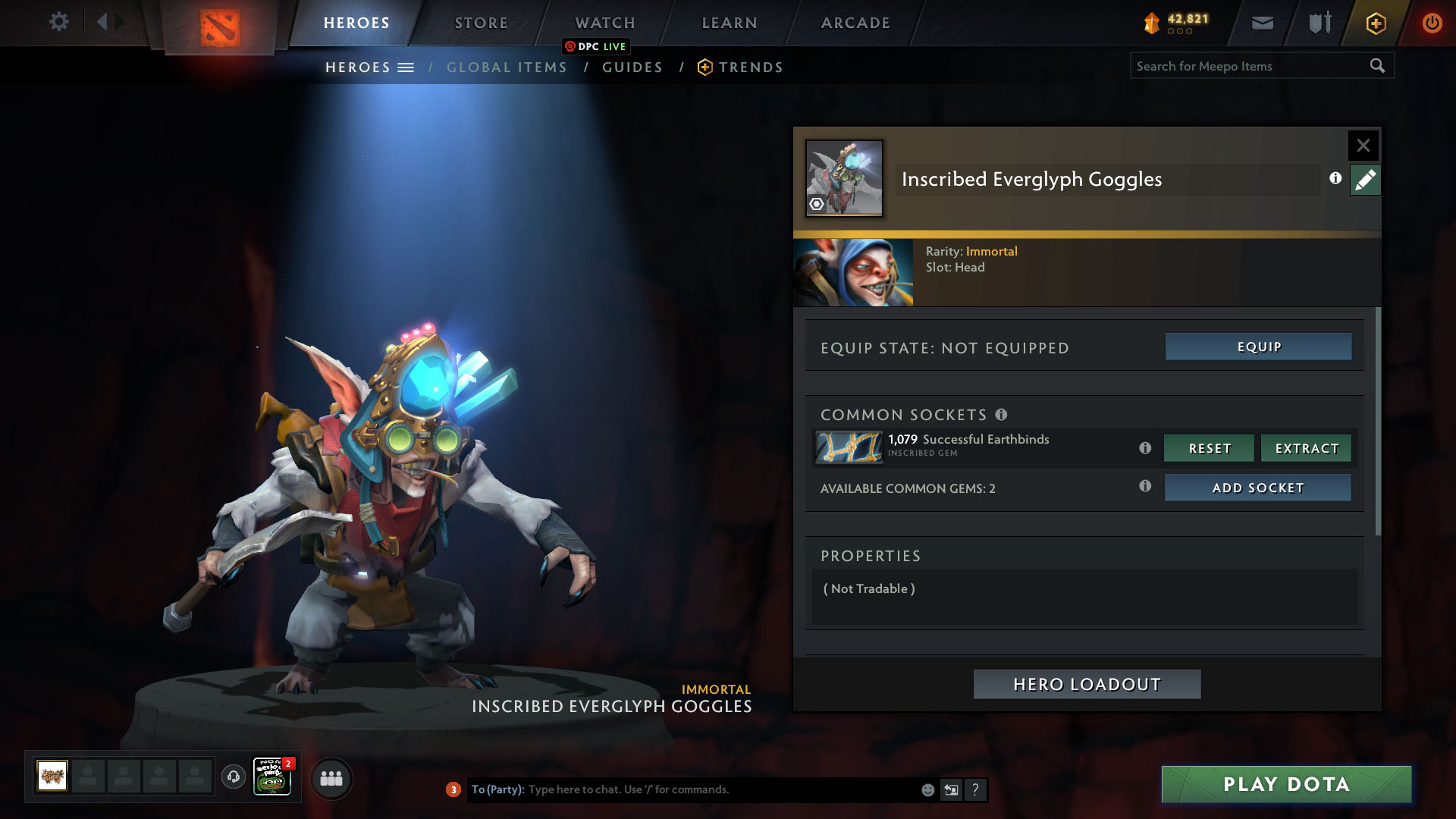1456x819 pixels.
Task: Click the Play Dota button
Action: (1286, 784)
